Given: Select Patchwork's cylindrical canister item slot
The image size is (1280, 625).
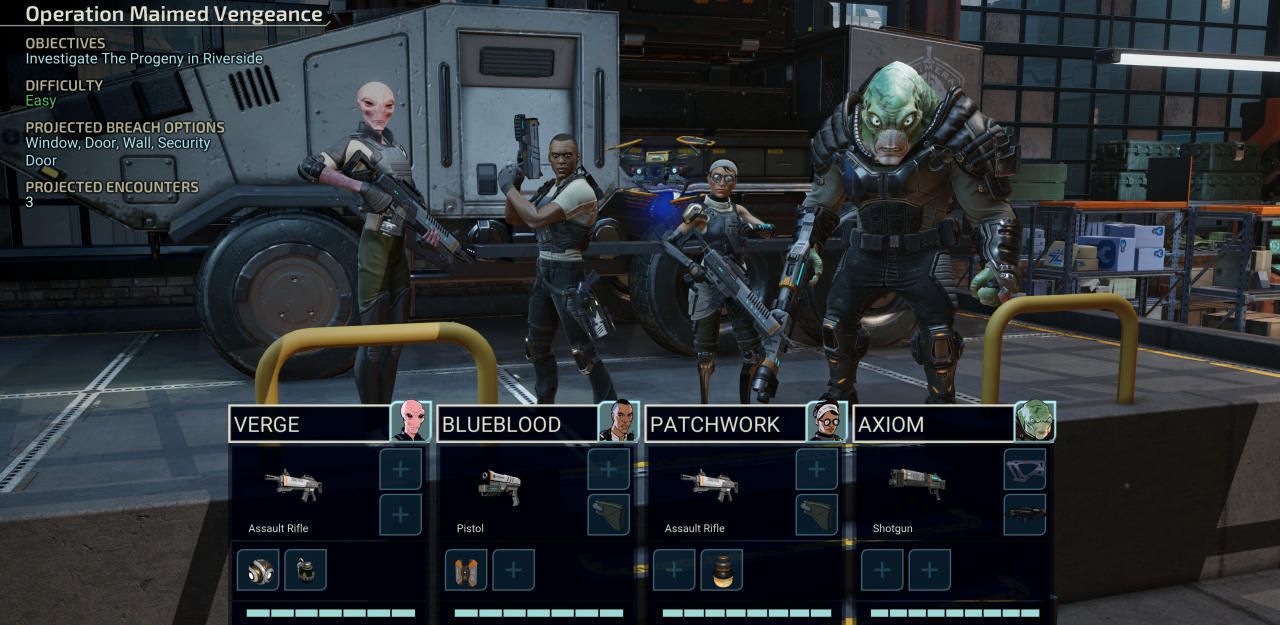Looking at the screenshot, I should (x=722, y=570).
